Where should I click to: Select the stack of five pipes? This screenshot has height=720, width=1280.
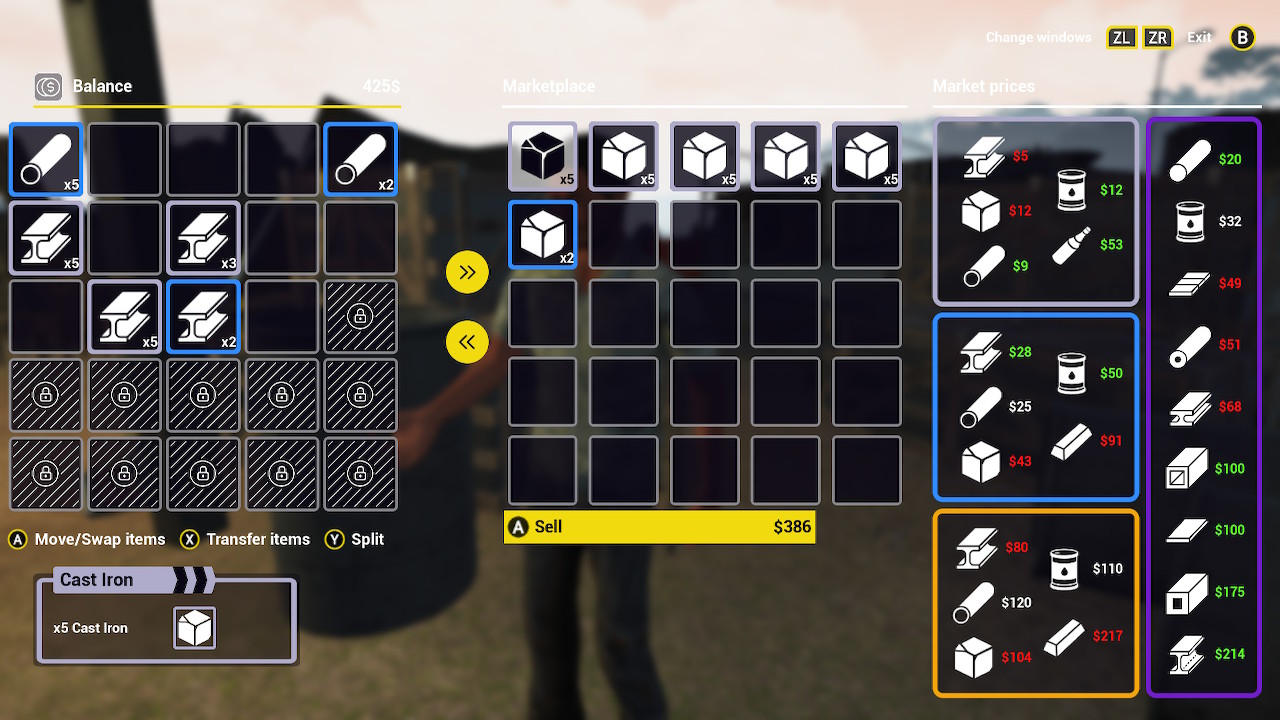(45, 159)
